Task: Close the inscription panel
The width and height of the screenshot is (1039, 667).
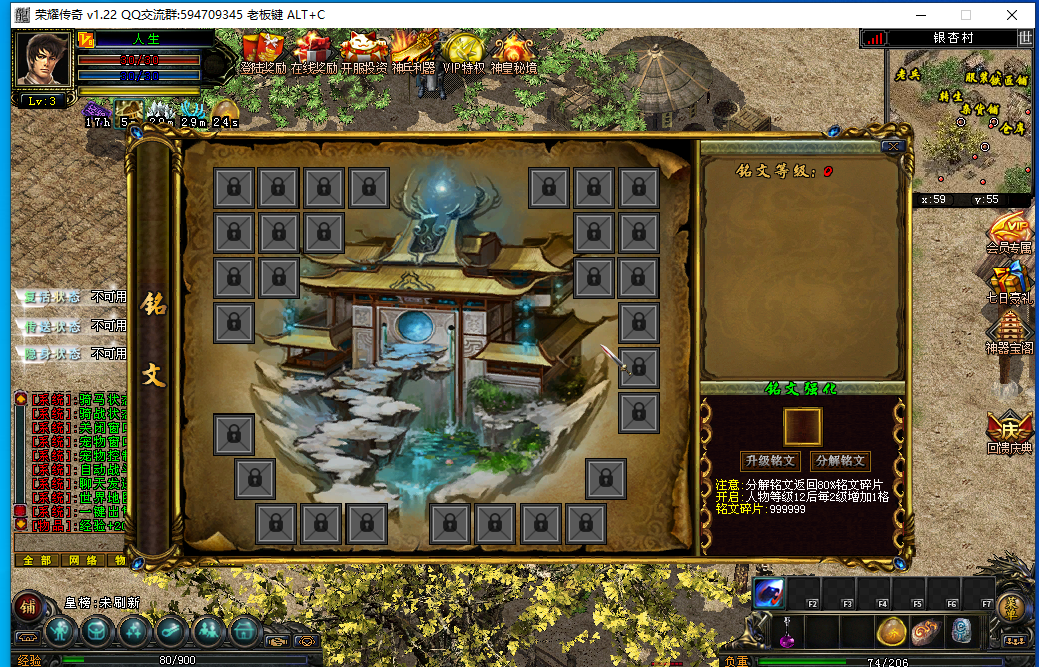Action: click(x=894, y=146)
